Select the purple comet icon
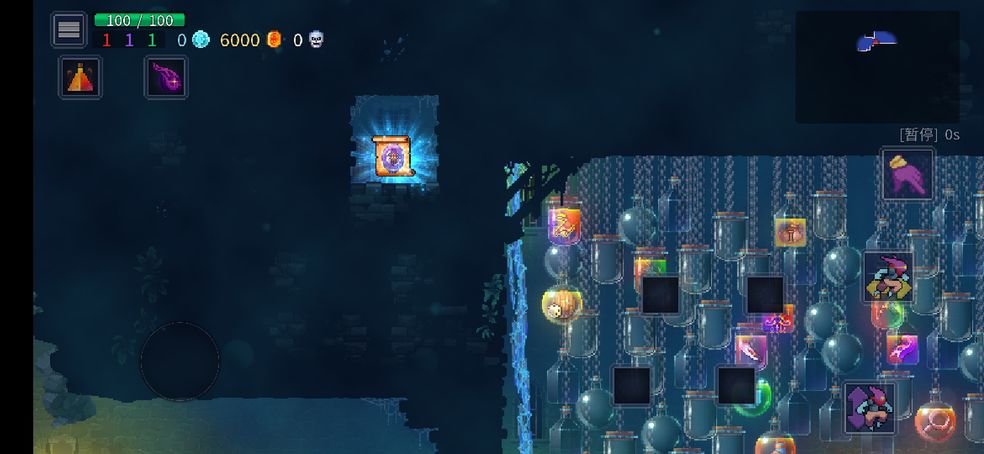Viewport: 984px width, 454px height. [x=166, y=77]
